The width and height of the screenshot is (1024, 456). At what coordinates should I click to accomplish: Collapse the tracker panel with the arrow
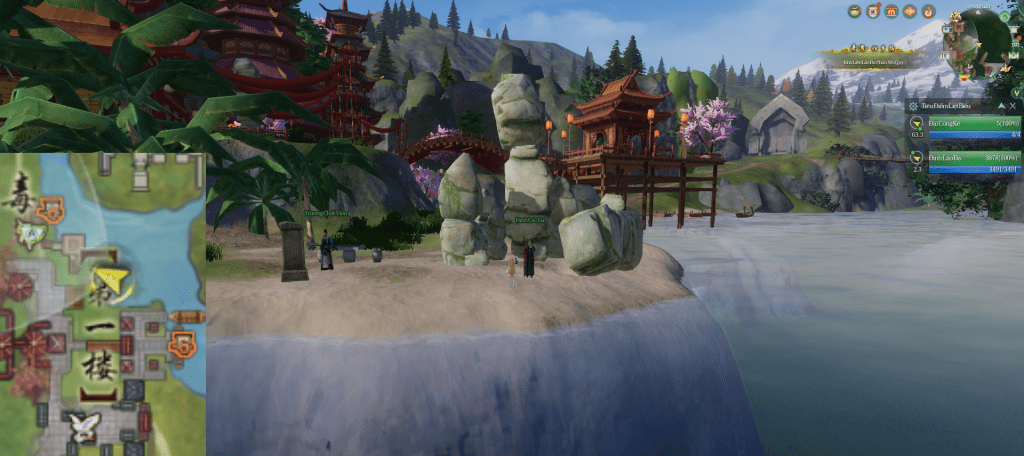click(x=999, y=105)
